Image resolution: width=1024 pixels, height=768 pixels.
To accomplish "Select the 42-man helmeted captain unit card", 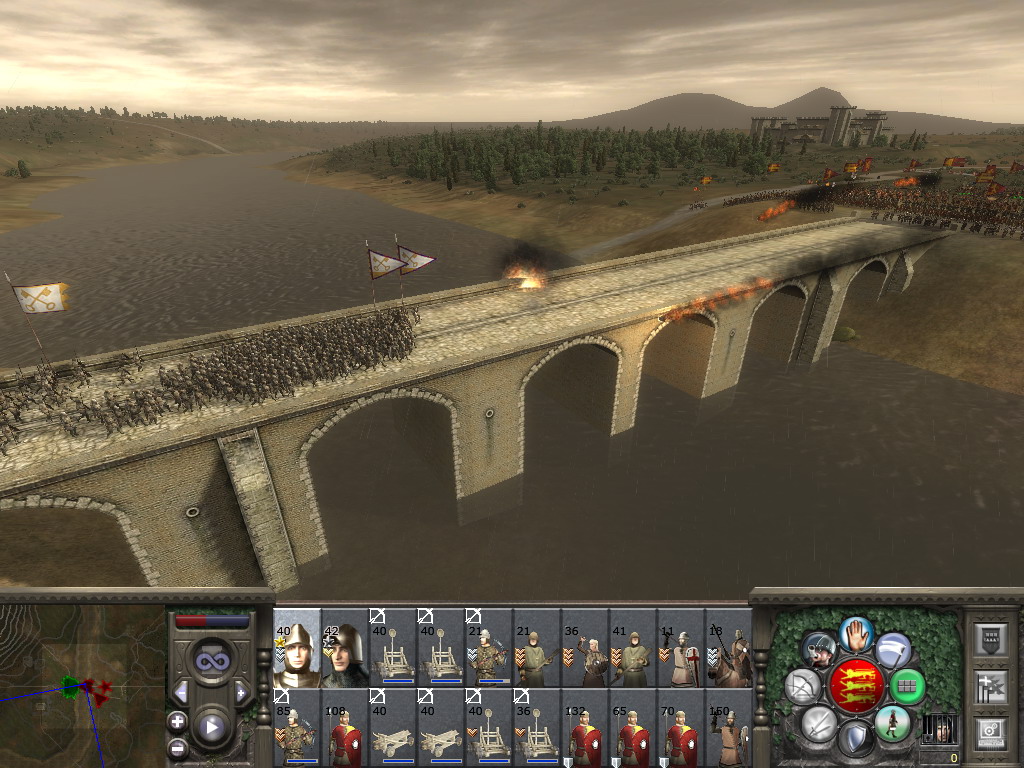I will tap(345, 648).
